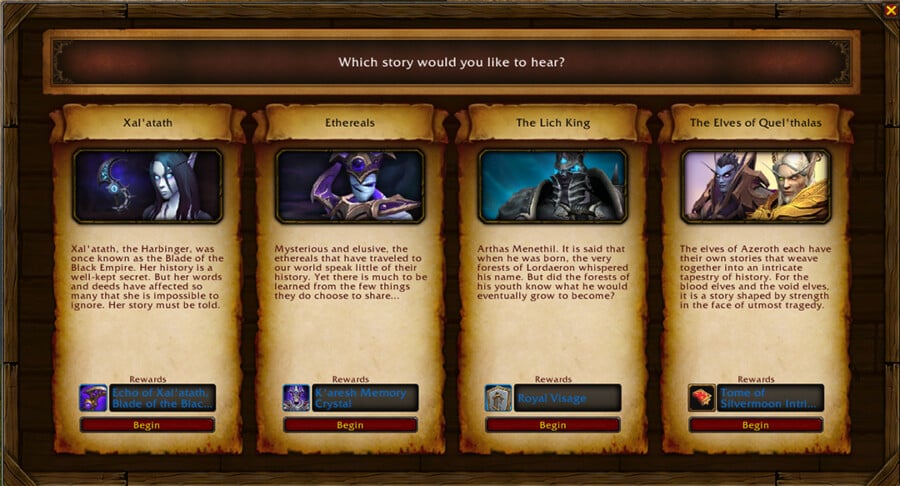The height and width of the screenshot is (486, 900).
Task: Begin the Xal'atath story
Action: click(147, 425)
